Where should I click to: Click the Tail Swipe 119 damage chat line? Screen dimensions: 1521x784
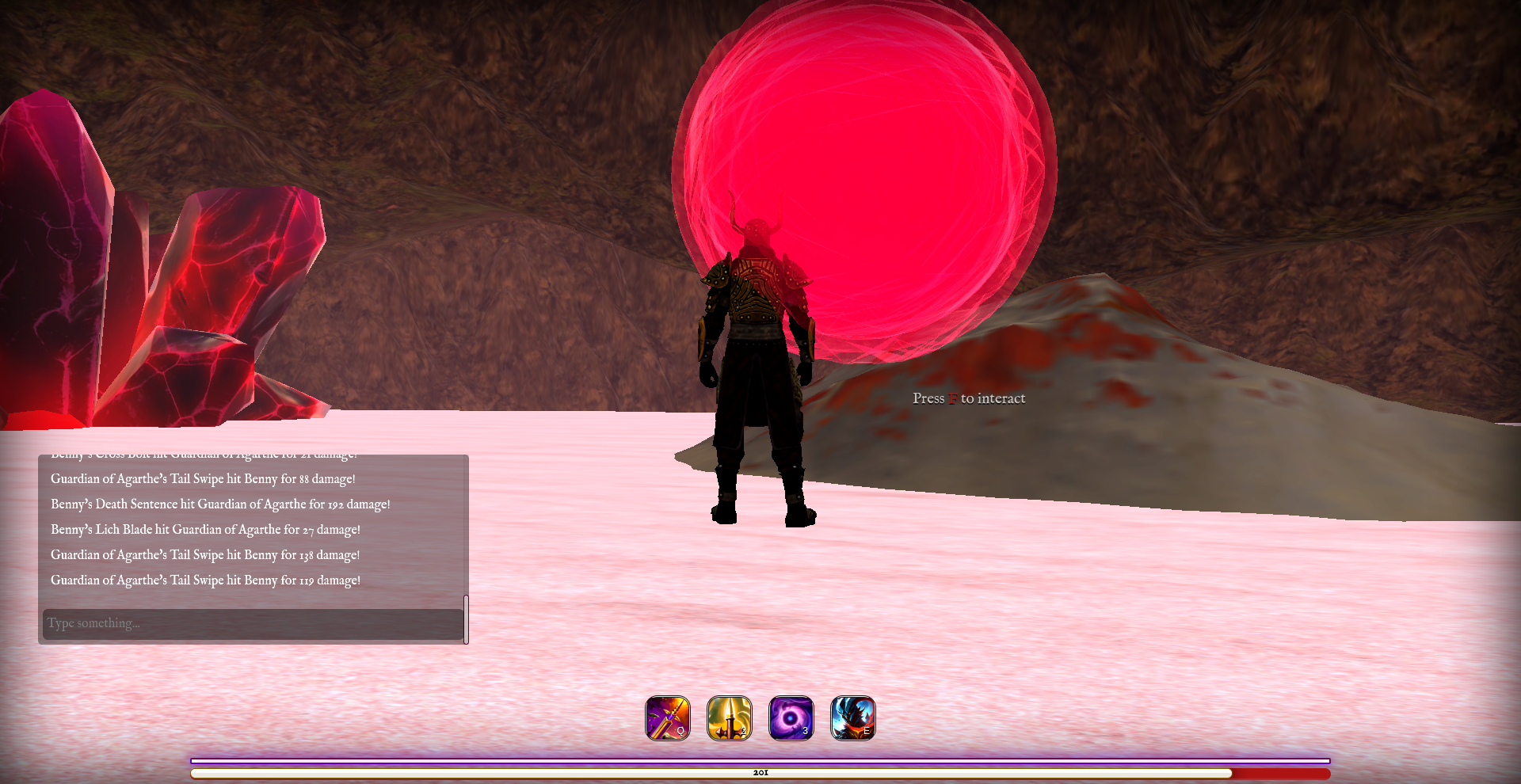point(205,580)
